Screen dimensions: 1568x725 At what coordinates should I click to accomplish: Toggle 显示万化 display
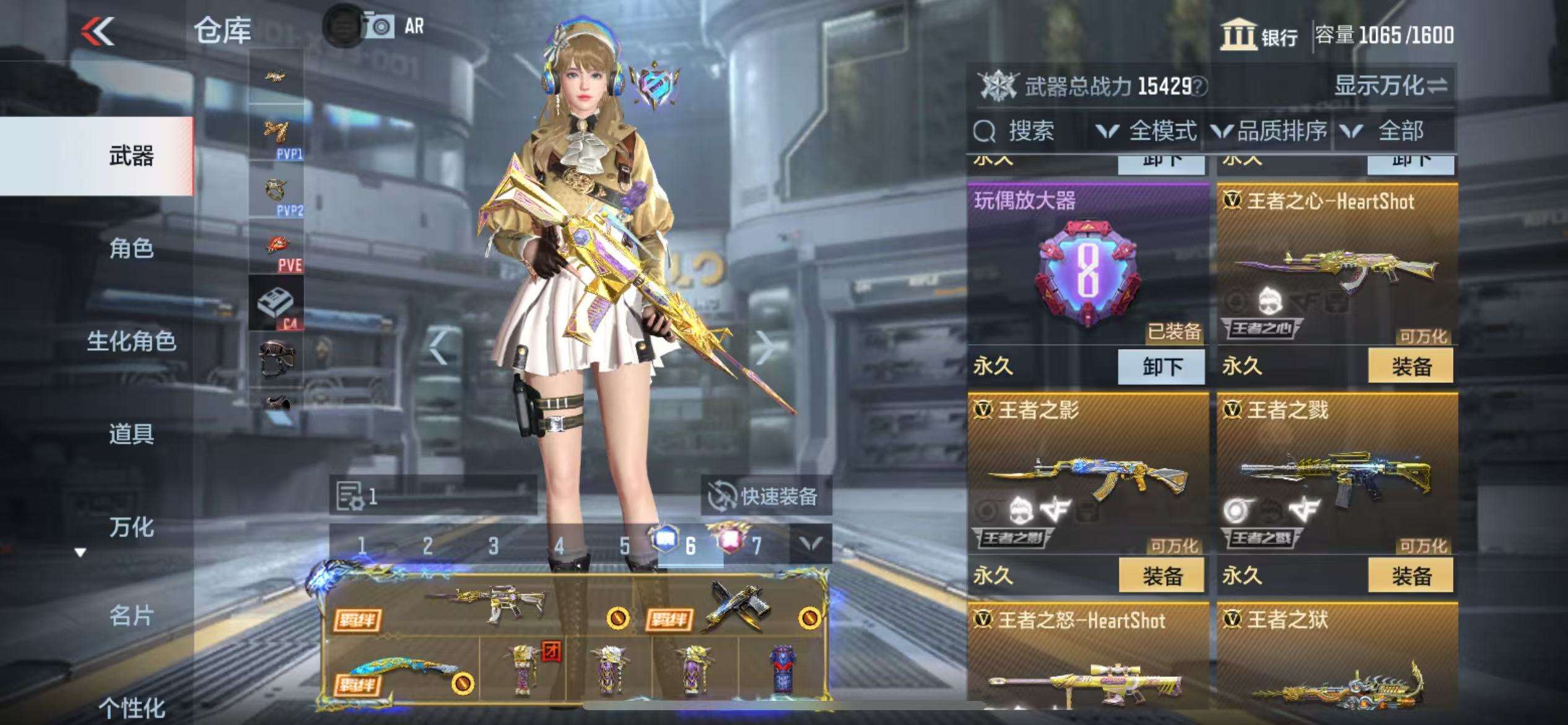coord(1390,86)
